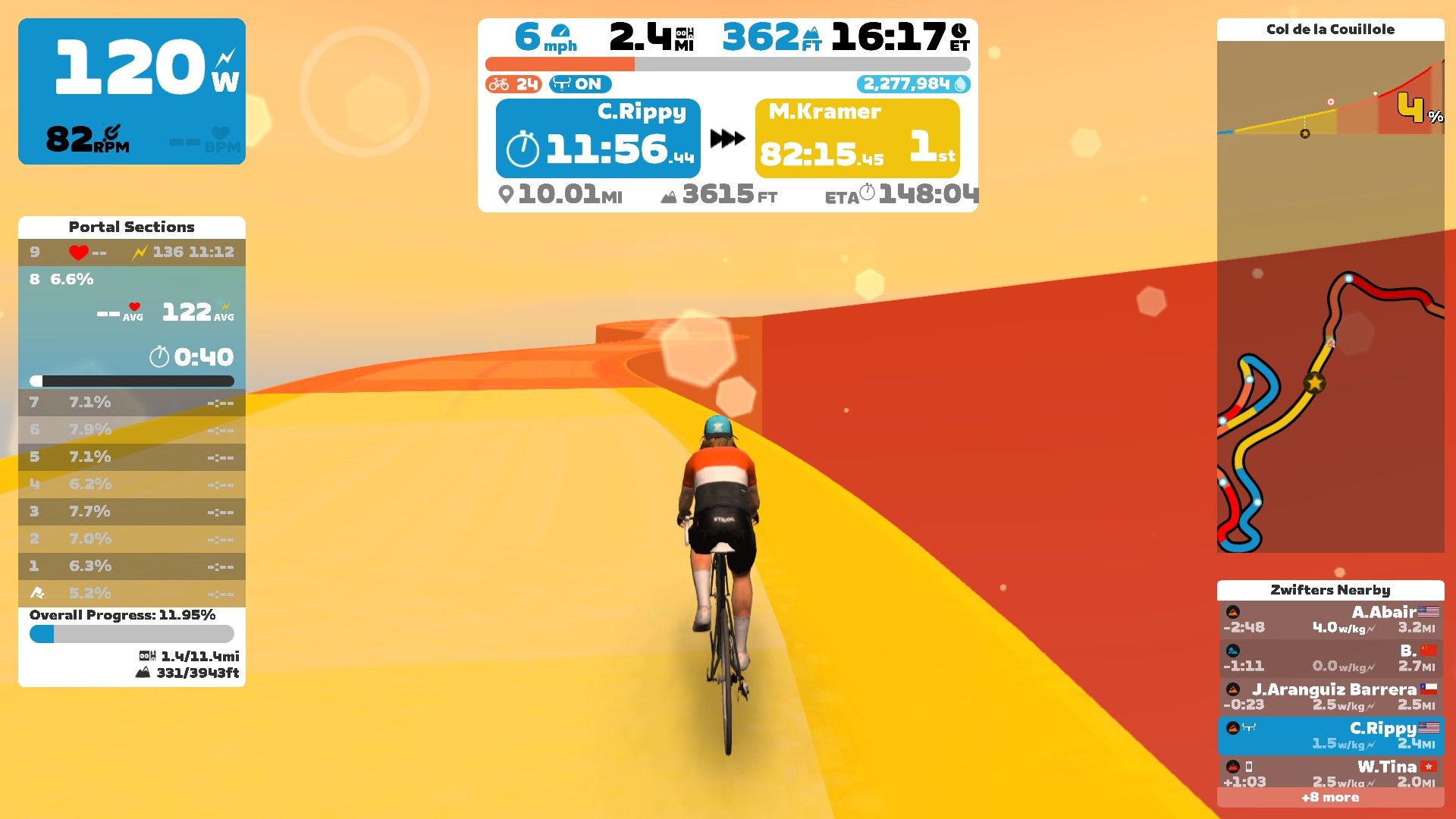Click the Zwifters Nearby header

[x=1329, y=590]
